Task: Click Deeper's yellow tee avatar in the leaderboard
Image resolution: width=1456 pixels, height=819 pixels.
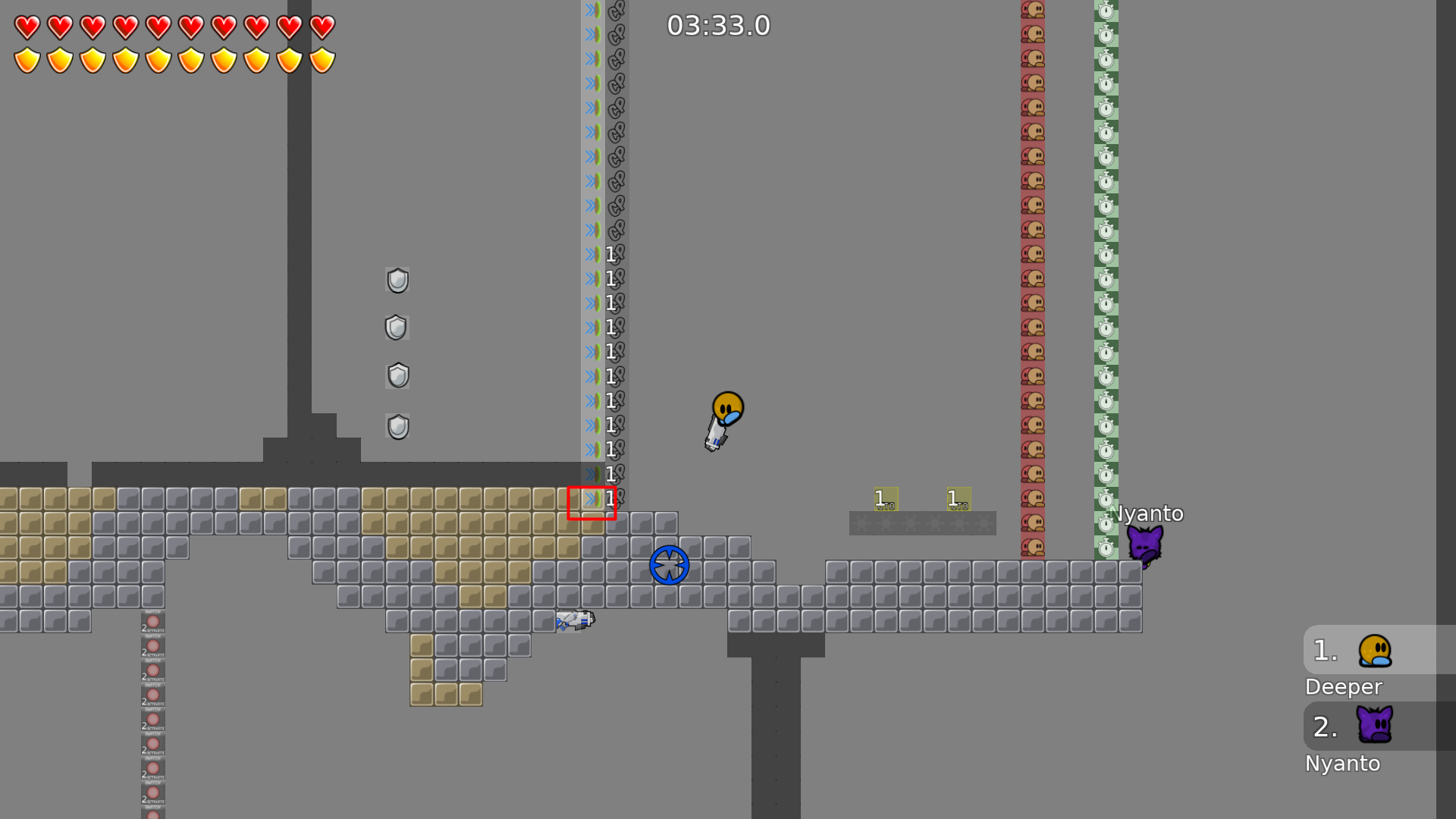Action: [x=1376, y=650]
